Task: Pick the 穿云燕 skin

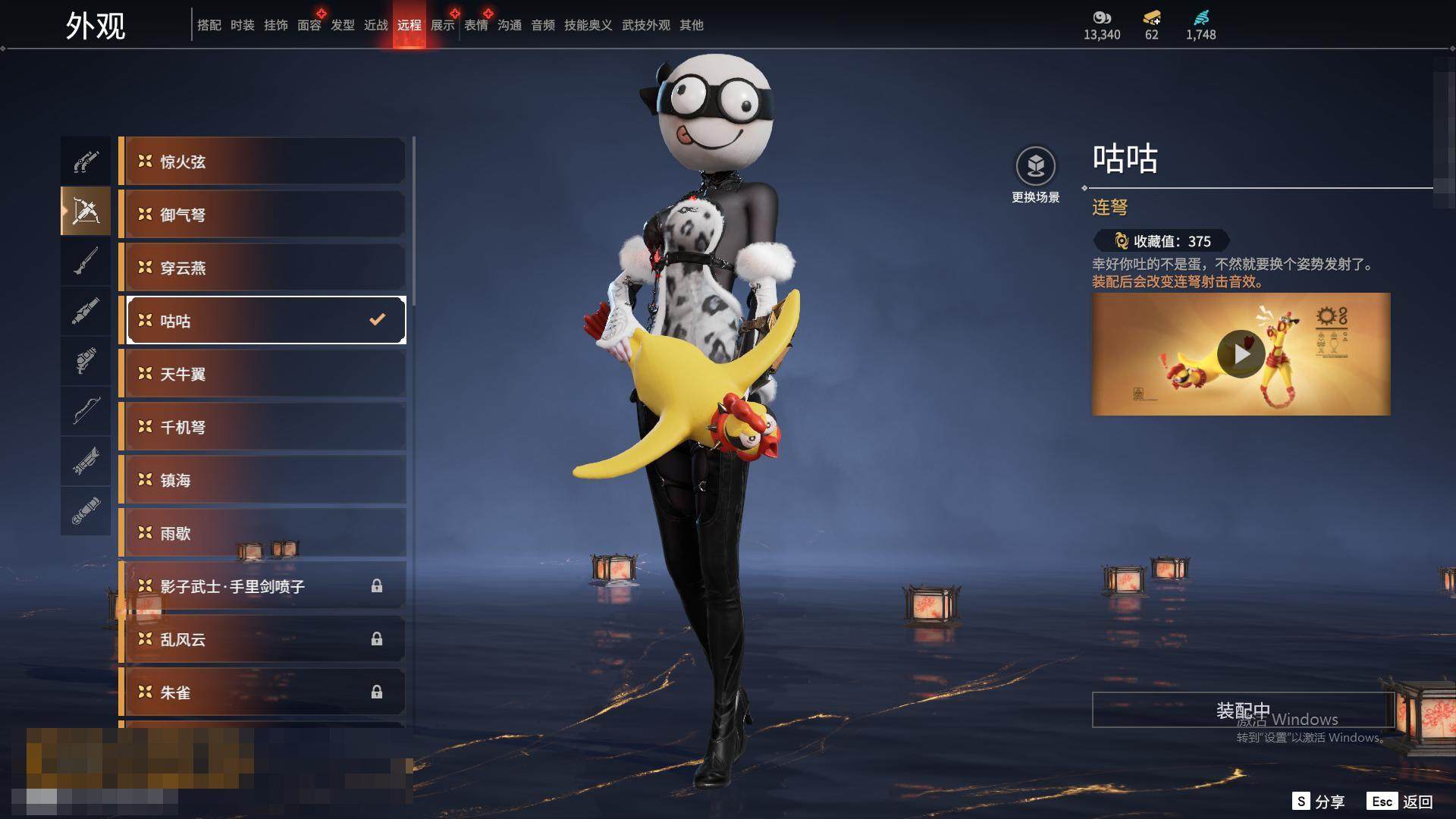Action: coord(262,268)
